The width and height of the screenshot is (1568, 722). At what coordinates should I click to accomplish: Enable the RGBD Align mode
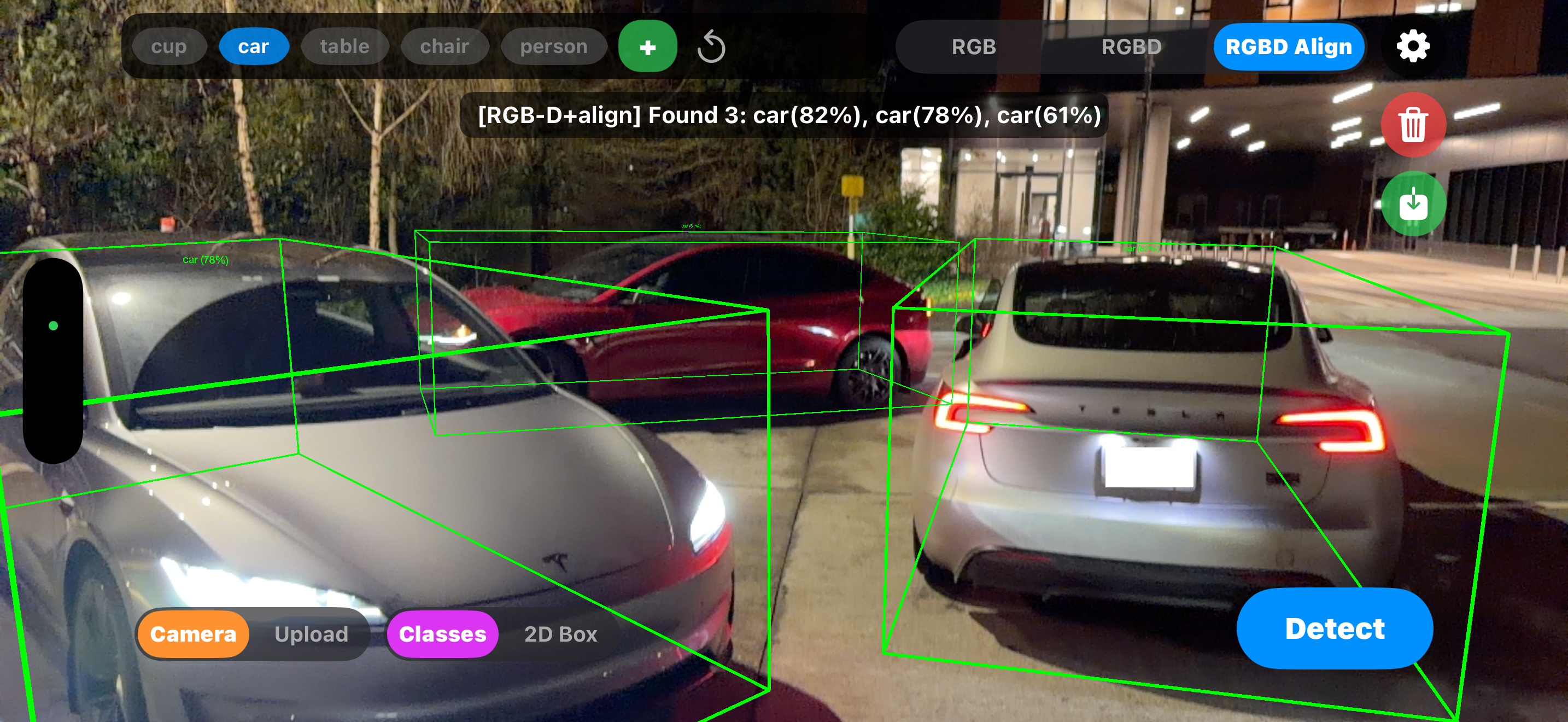1289,46
